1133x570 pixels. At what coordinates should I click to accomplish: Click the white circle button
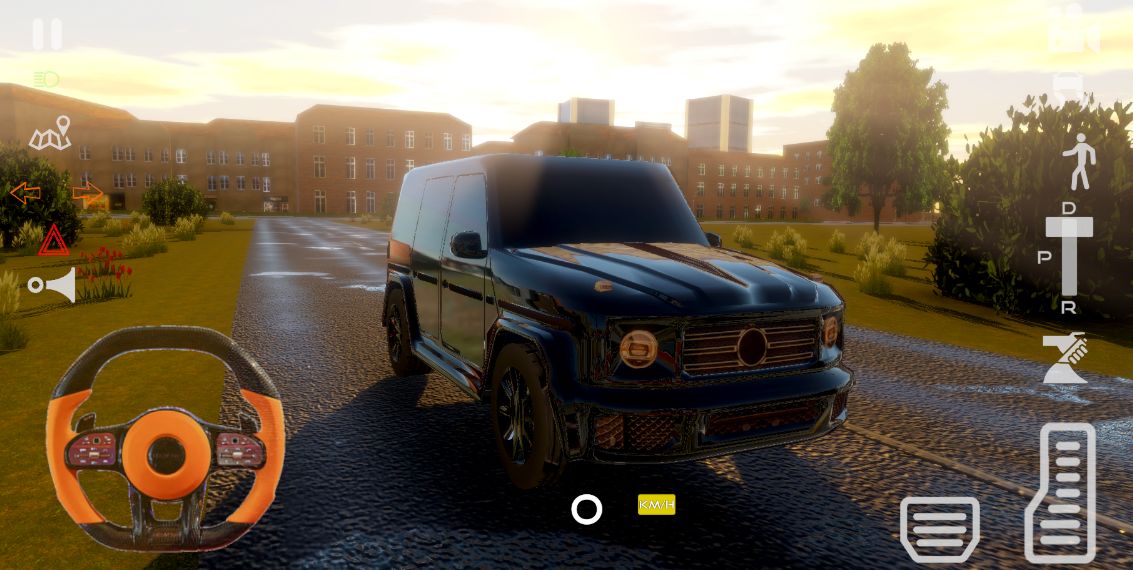(587, 510)
